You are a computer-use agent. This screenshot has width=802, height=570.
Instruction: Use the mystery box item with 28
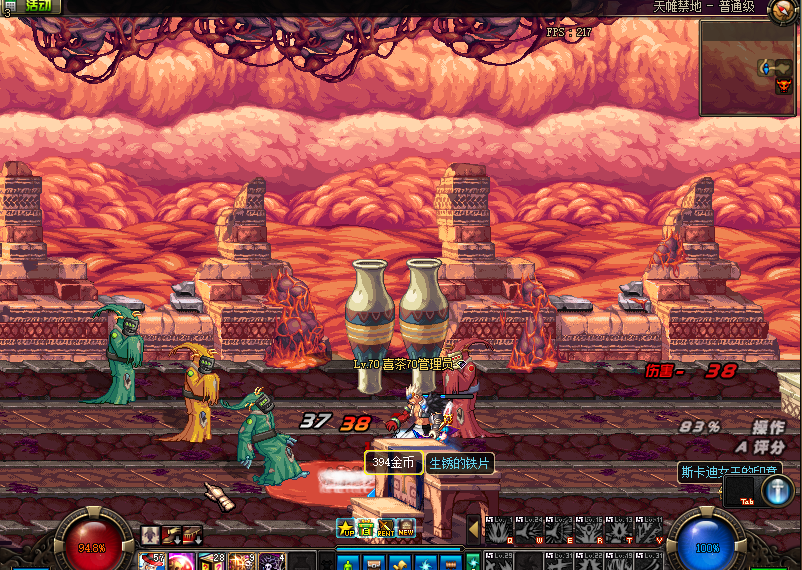[212, 560]
